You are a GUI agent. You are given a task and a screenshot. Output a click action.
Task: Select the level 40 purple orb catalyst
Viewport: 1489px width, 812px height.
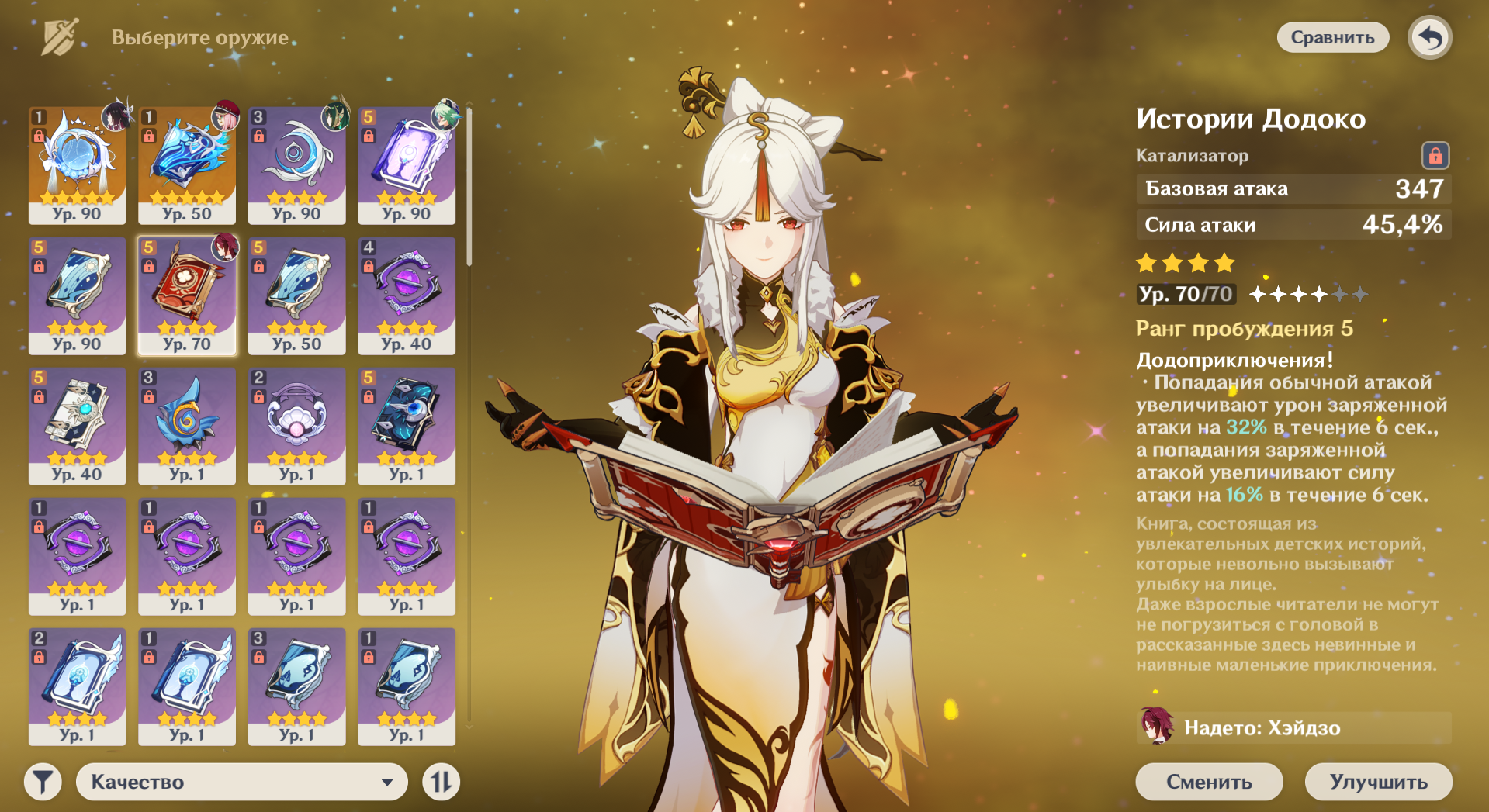[407, 295]
